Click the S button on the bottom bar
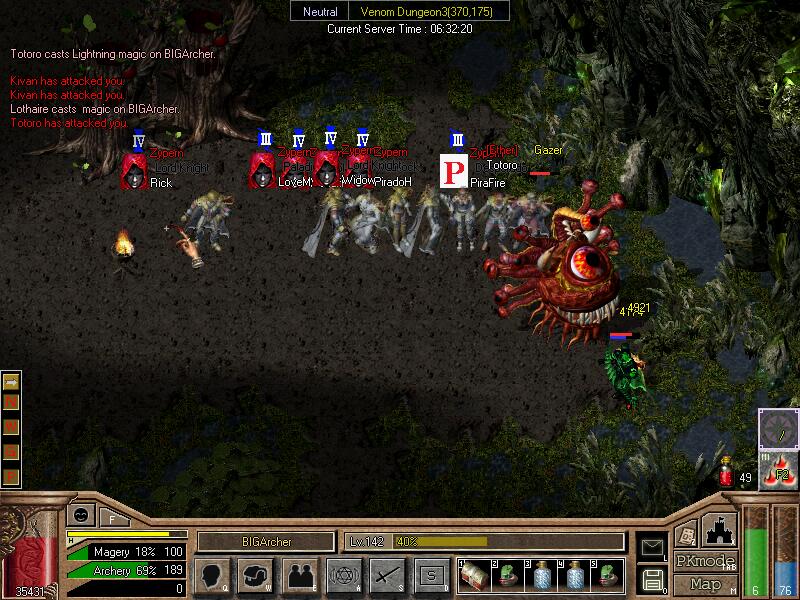The height and width of the screenshot is (600, 800). pos(431,575)
